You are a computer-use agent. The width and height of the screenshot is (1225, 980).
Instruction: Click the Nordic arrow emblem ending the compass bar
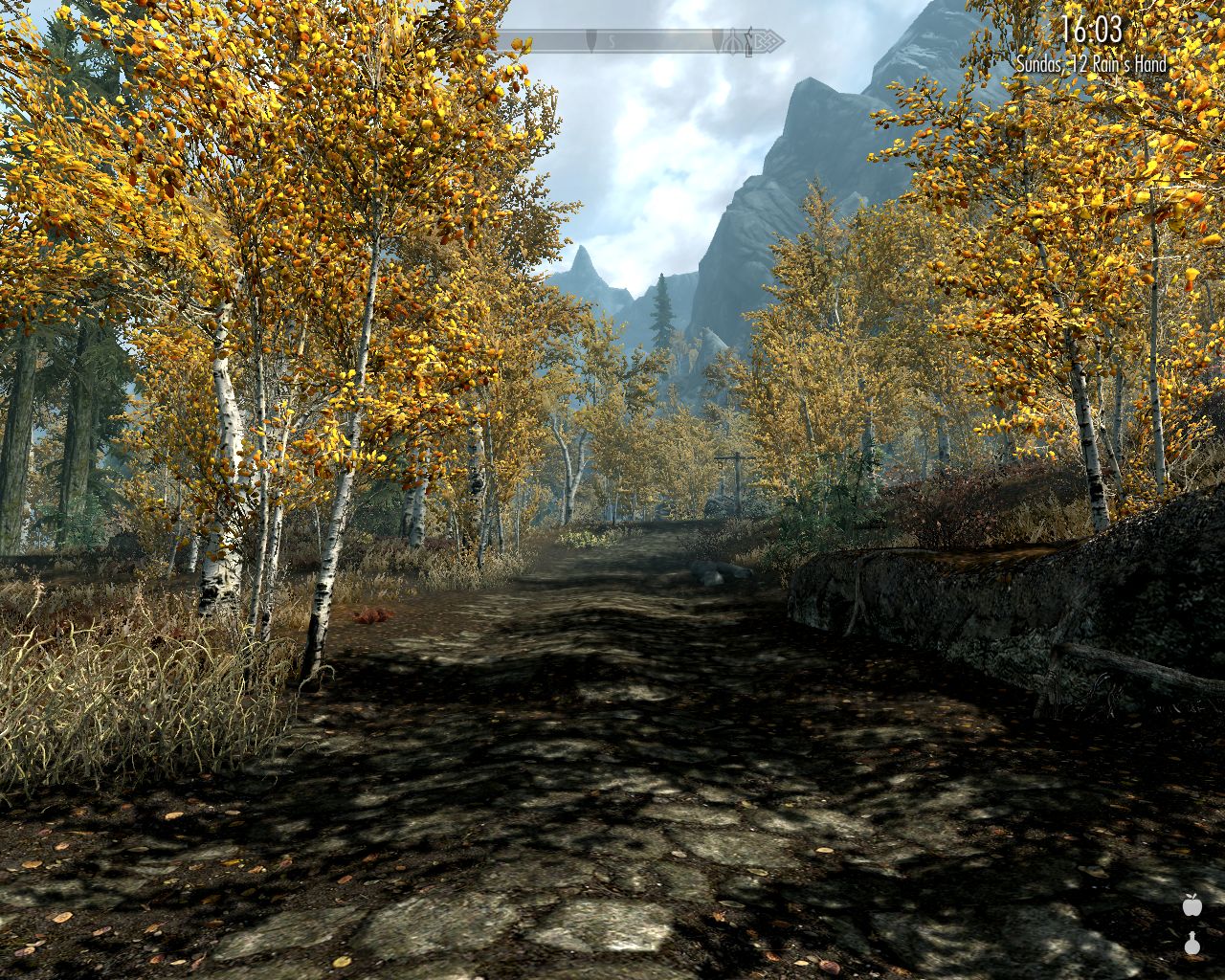tap(766, 40)
